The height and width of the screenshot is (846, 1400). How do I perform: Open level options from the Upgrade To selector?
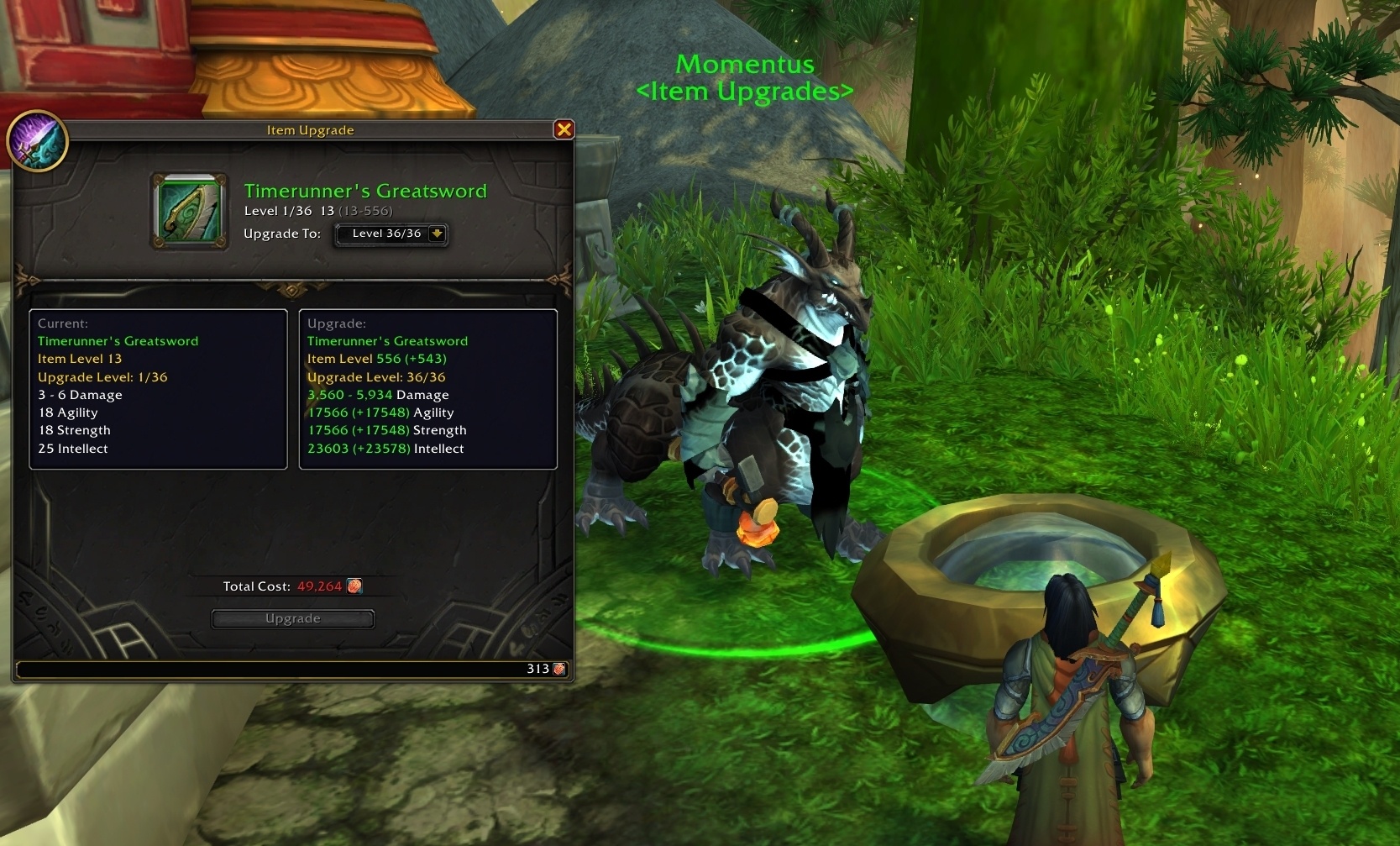click(x=391, y=234)
